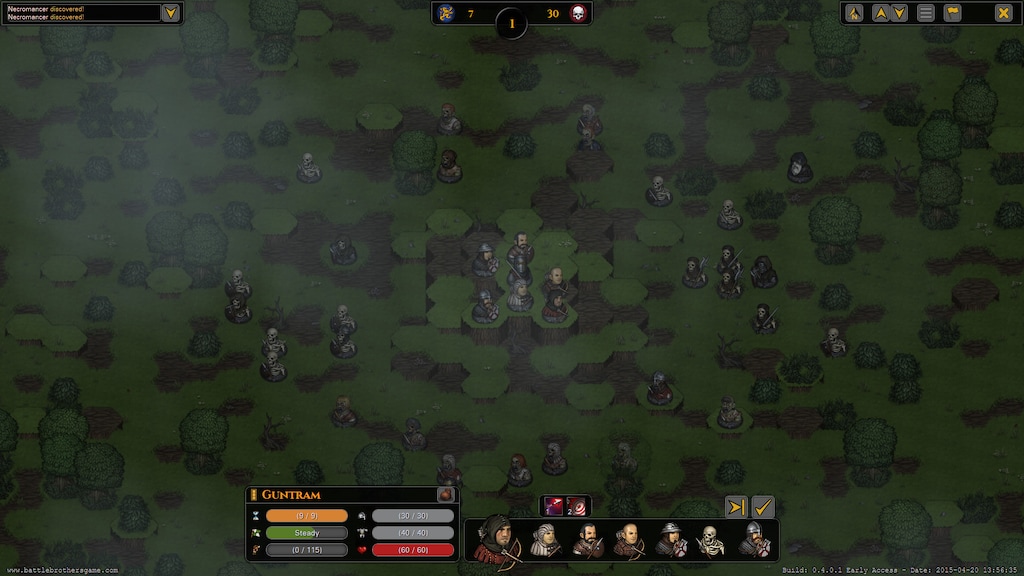This screenshot has width=1024, height=576.
Task: Select the skeleton portrait in the turn order
Action: (x=711, y=541)
